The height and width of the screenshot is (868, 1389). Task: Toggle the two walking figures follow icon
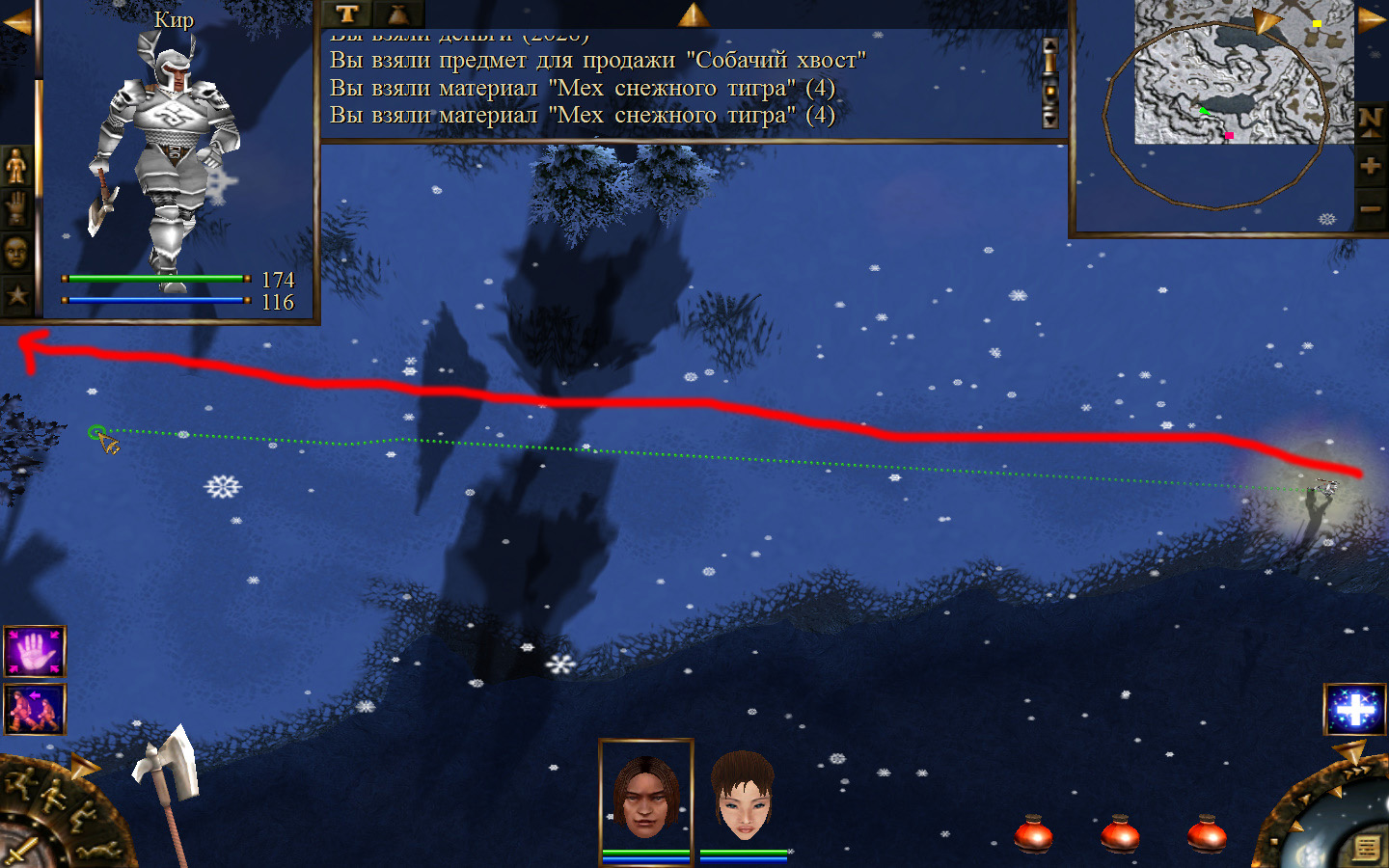point(35,710)
